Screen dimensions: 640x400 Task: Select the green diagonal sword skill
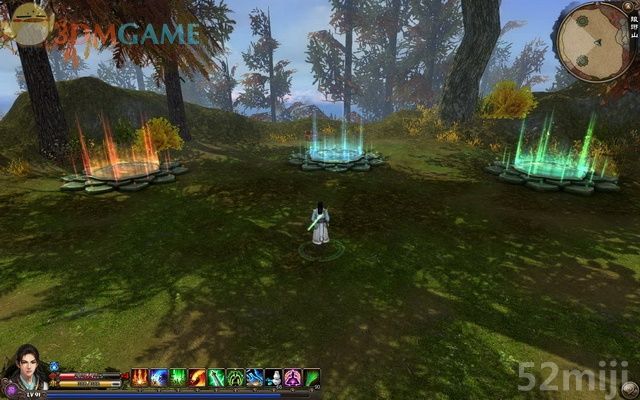tap(217, 377)
